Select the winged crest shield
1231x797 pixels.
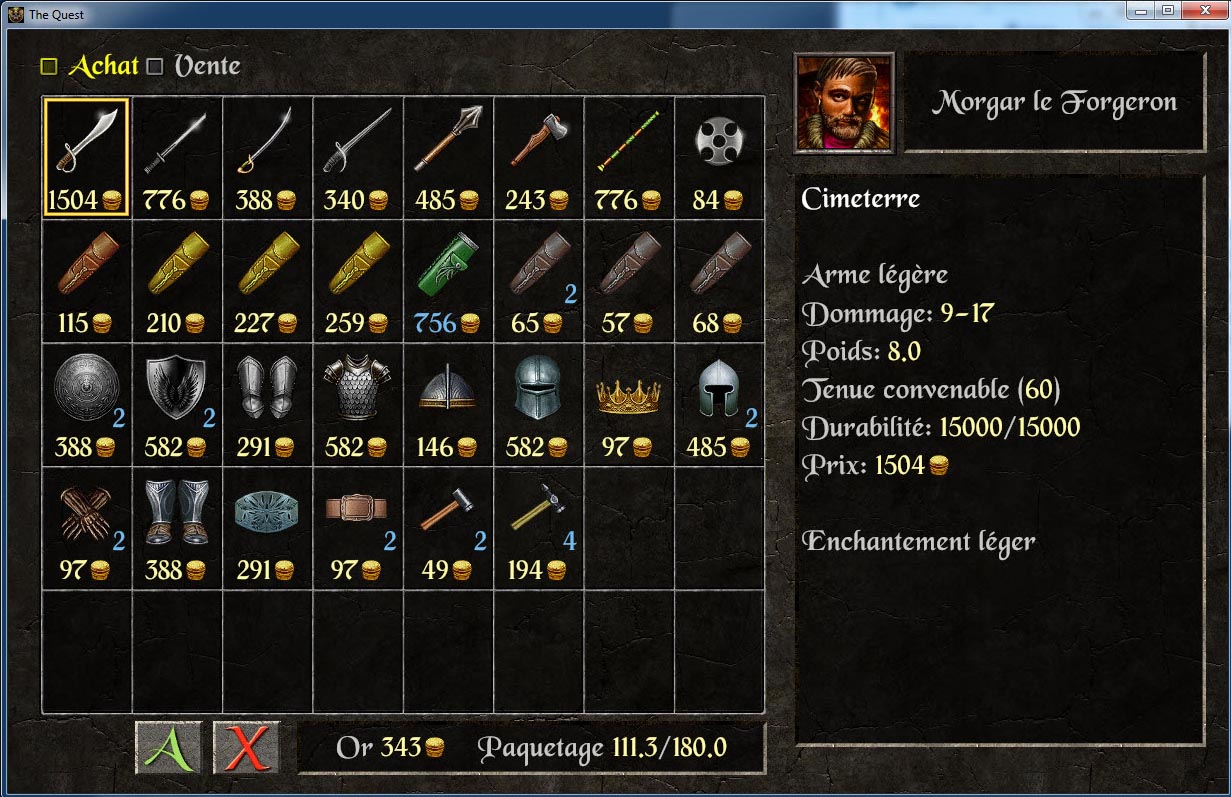click(x=176, y=404)
